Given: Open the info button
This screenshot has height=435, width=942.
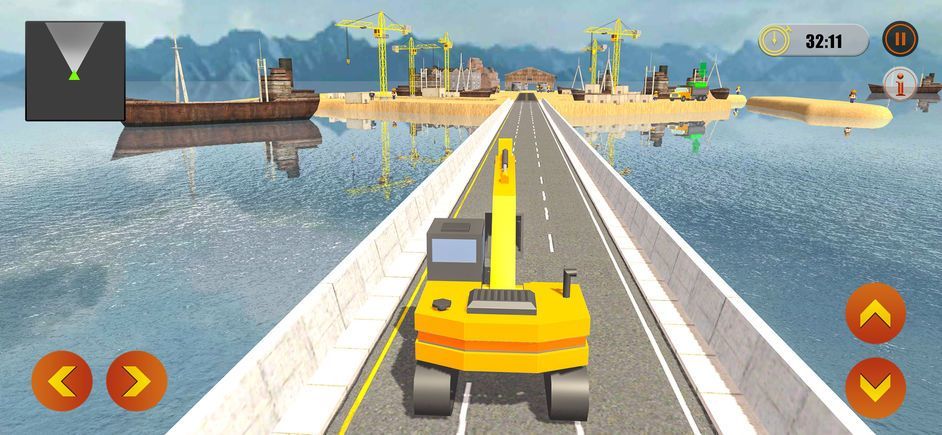Looking at the screenshot, I should click(903, 86).
